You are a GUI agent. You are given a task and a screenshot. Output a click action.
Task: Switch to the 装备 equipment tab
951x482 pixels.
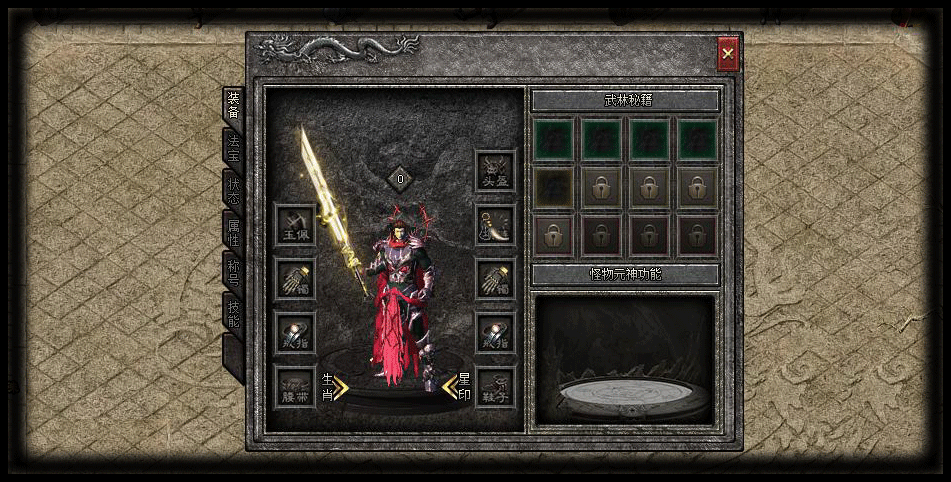pyautogui.click(x=233, y=105)
